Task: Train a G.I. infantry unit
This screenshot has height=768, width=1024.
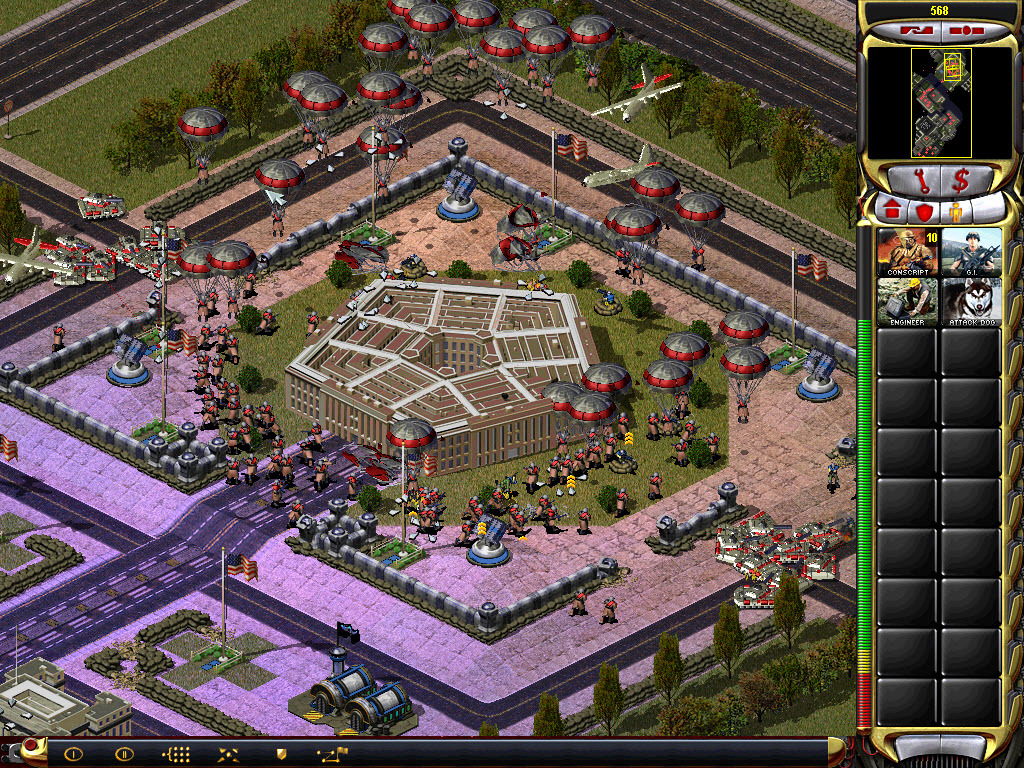Action: pos(971,252)
